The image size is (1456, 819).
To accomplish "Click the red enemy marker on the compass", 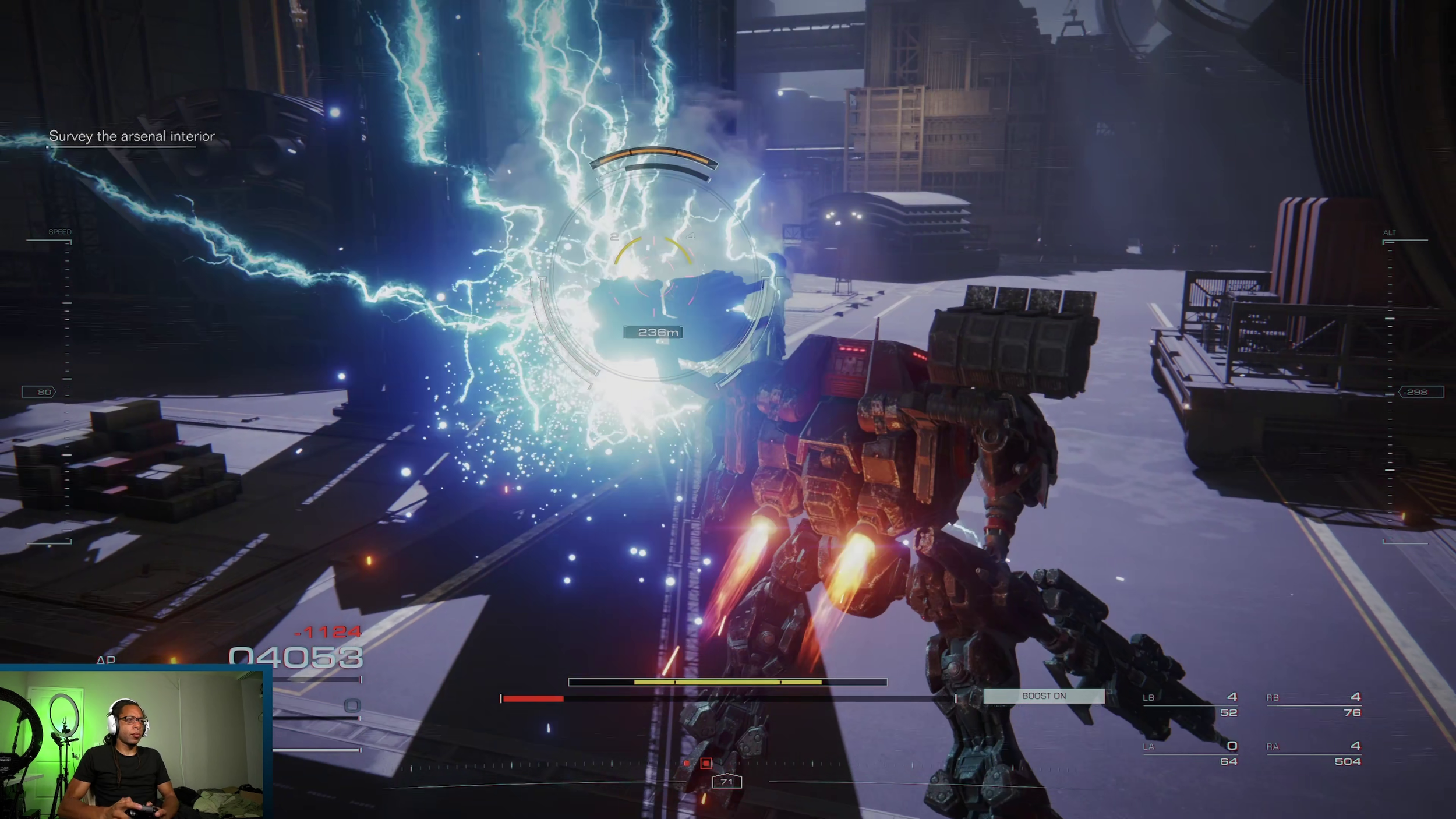I will point(706,763).
